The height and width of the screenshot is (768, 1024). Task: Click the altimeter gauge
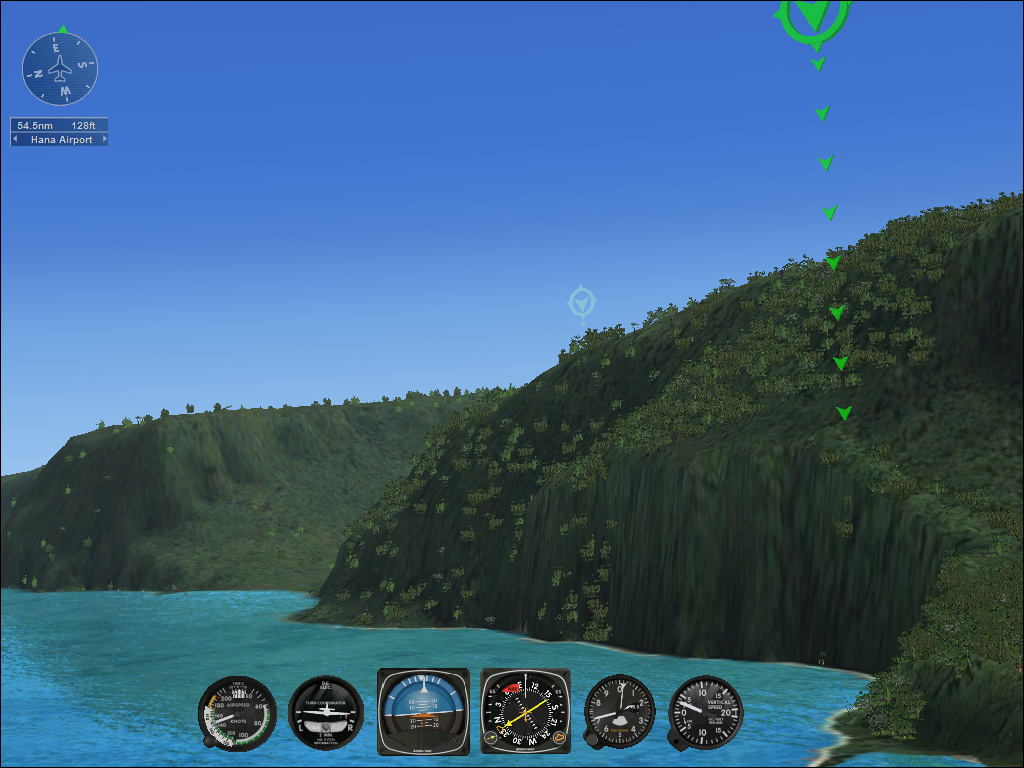(619, 711)
